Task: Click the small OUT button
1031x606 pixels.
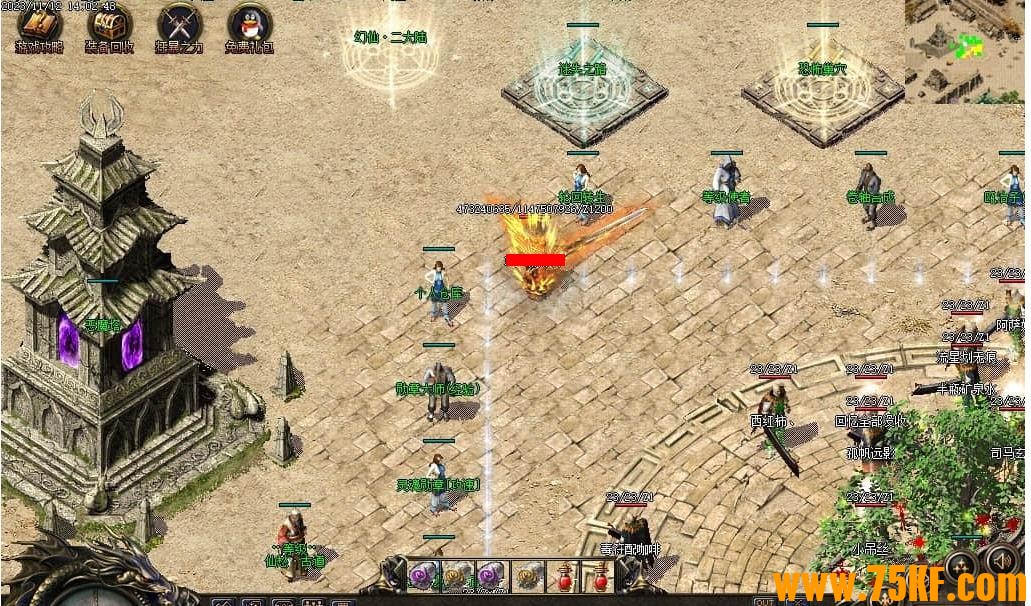Action: [764, 601]
